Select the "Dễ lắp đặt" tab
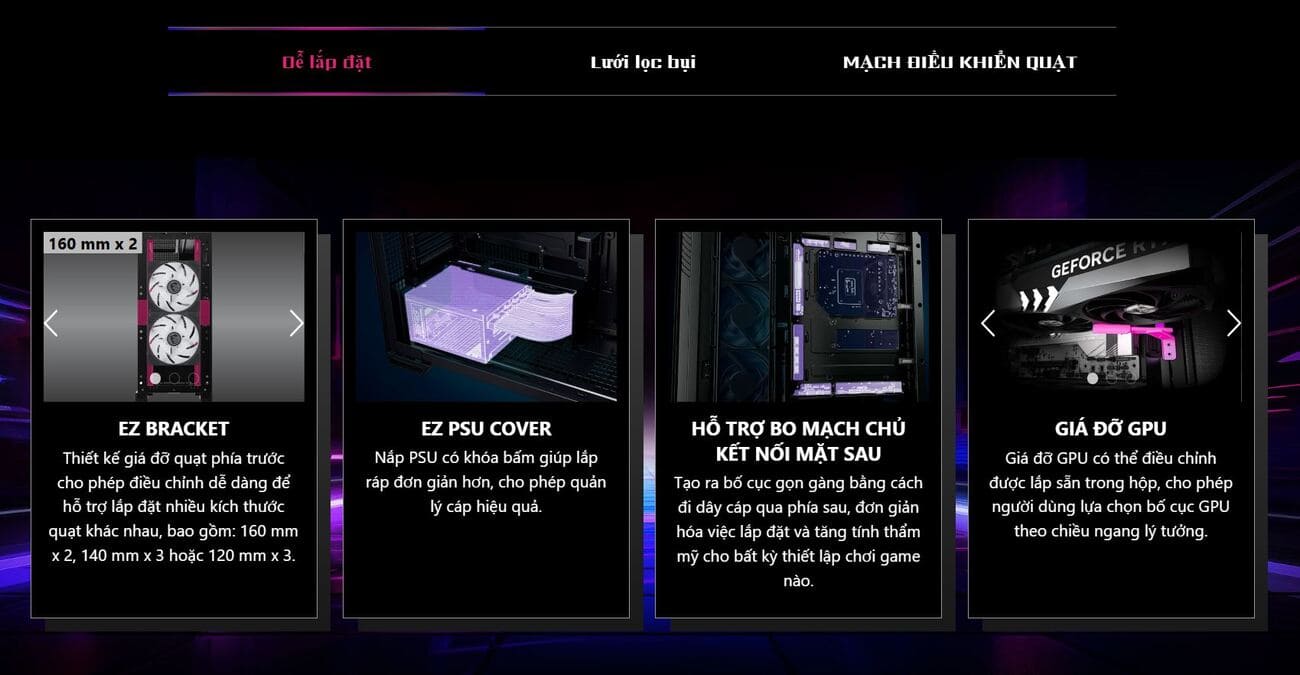The width and height of the screenshot is (1300, 675). [x=326, y=62]
